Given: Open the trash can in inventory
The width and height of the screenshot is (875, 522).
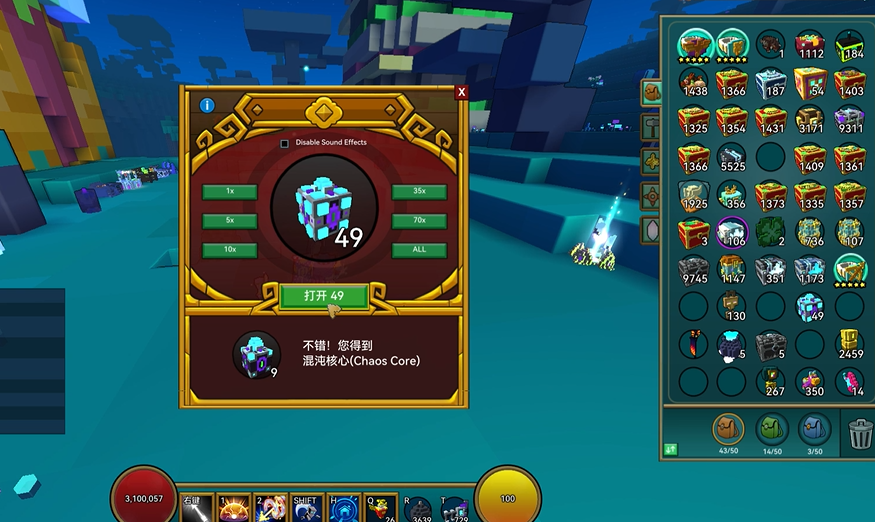Looking at the screenshot, I should [x=860, y=434].
